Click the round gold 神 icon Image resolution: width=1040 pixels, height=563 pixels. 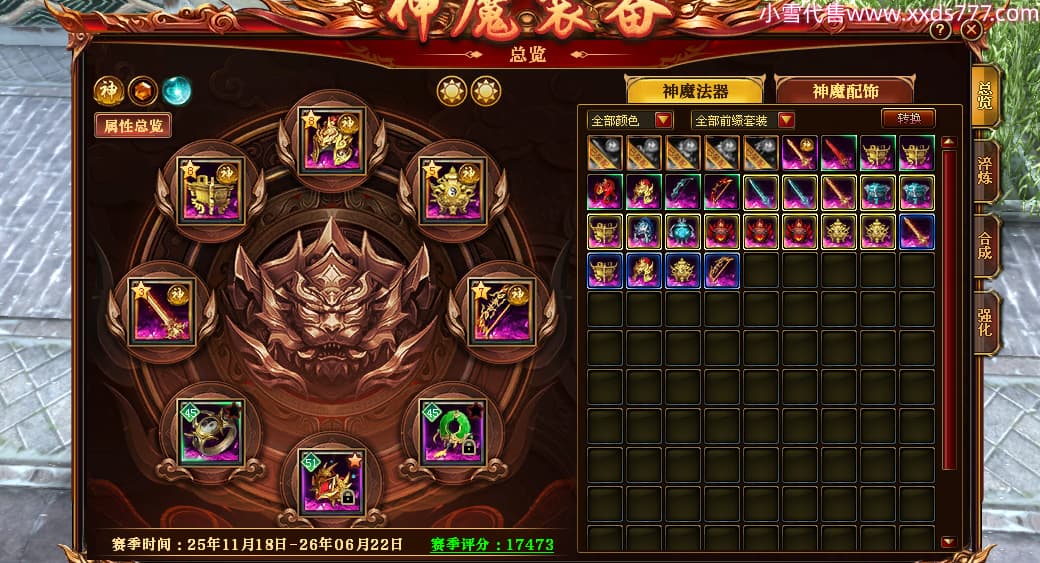(108, 91)
